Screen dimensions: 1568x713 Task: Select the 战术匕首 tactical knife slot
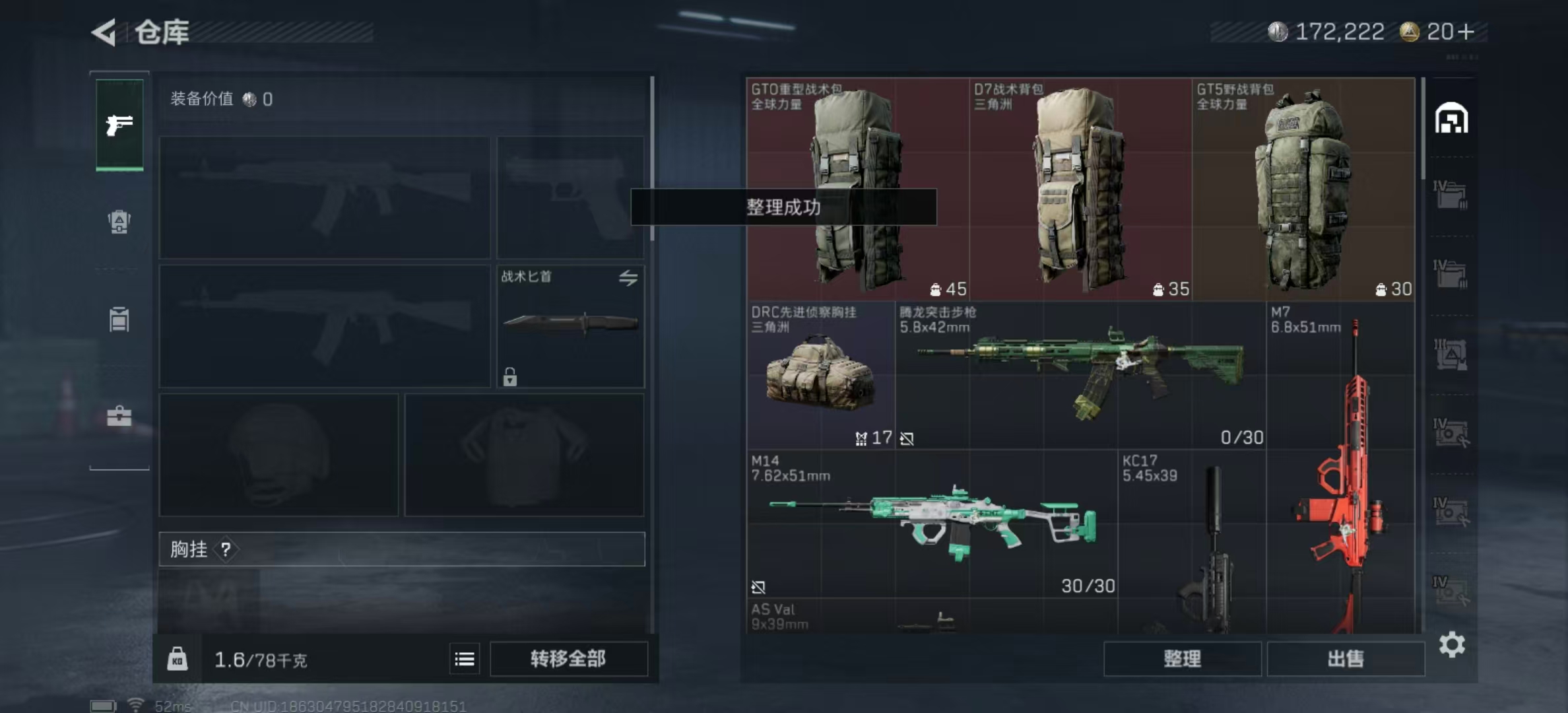[570, 326]
